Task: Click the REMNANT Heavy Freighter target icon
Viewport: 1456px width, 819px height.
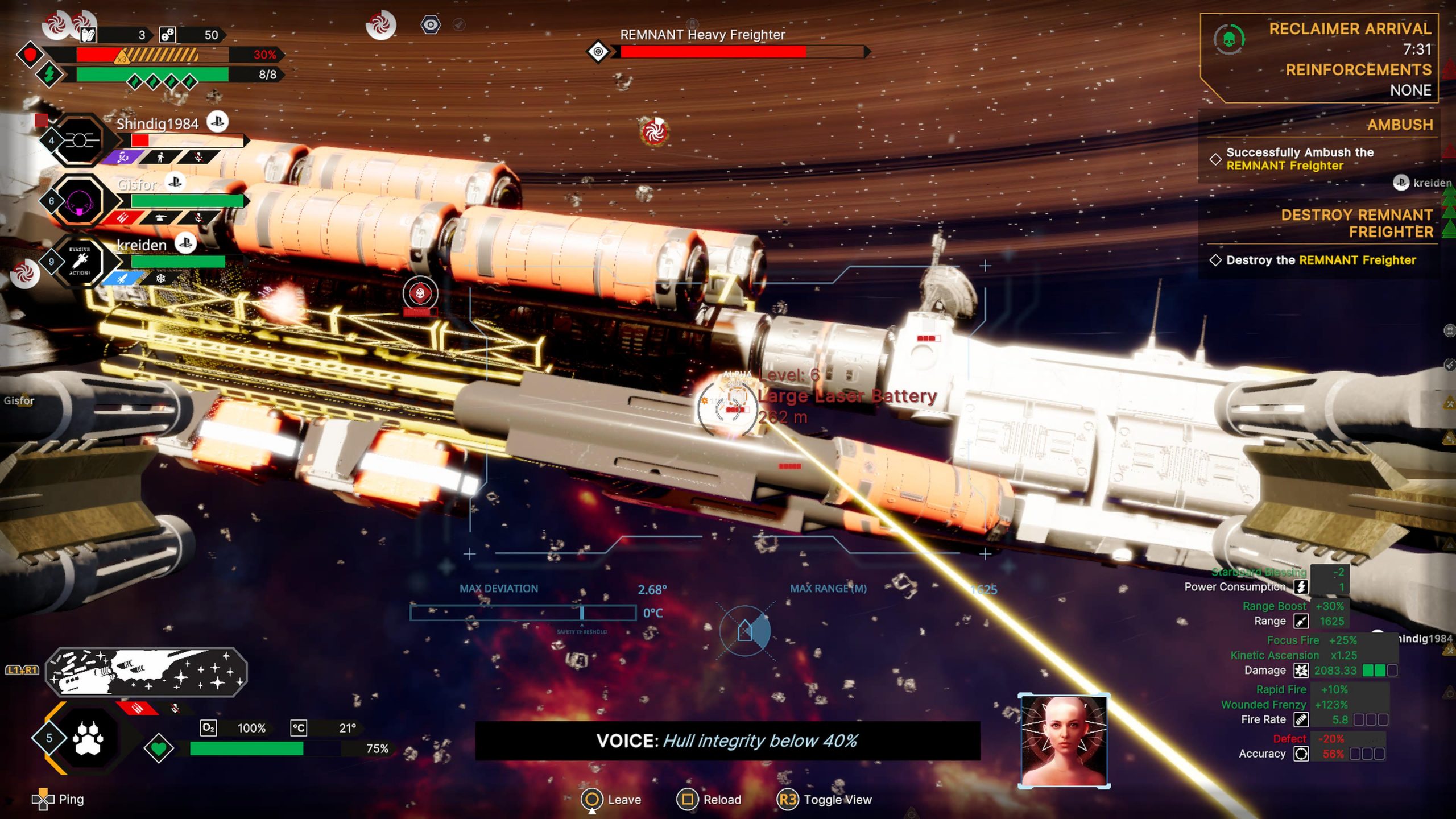Action: tap(598, 52)
